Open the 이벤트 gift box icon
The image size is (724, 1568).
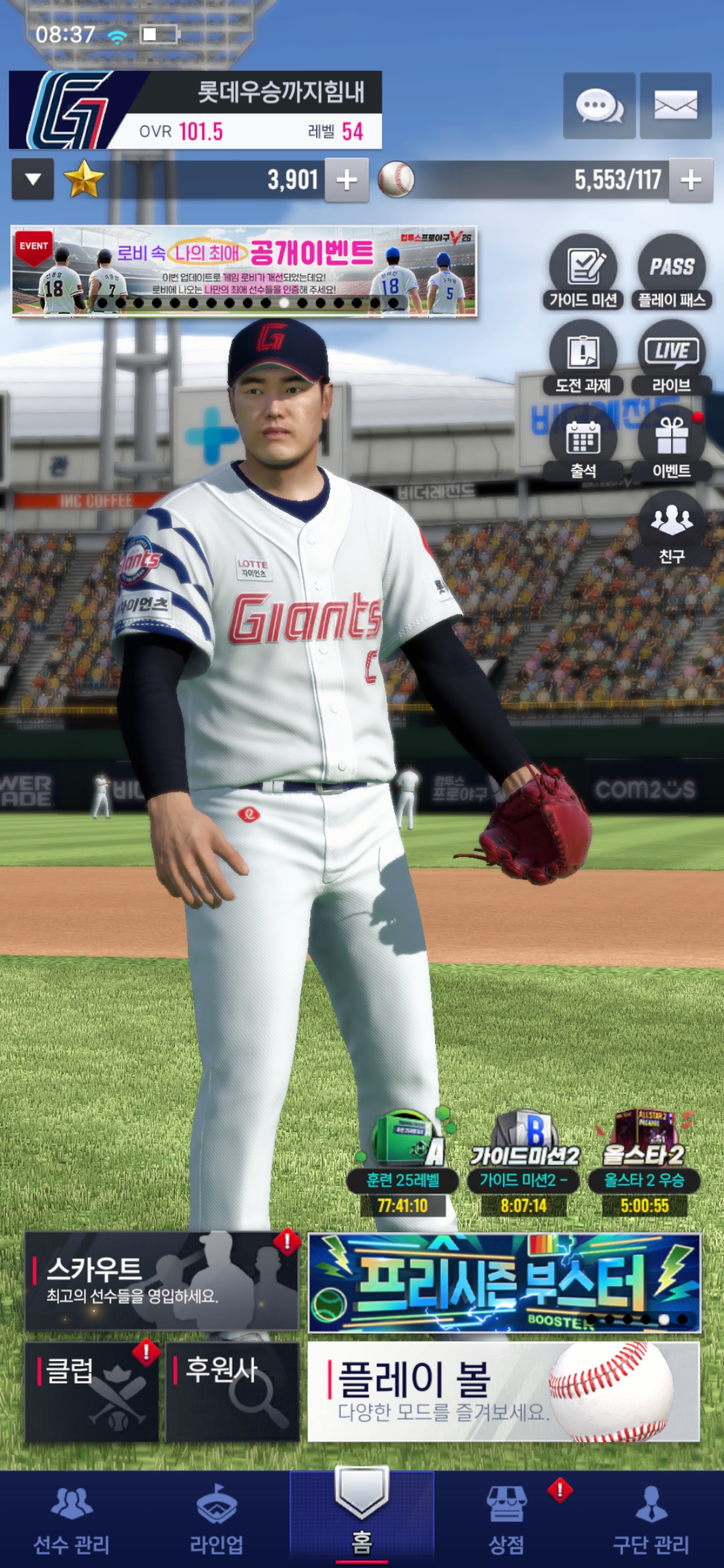671,444
